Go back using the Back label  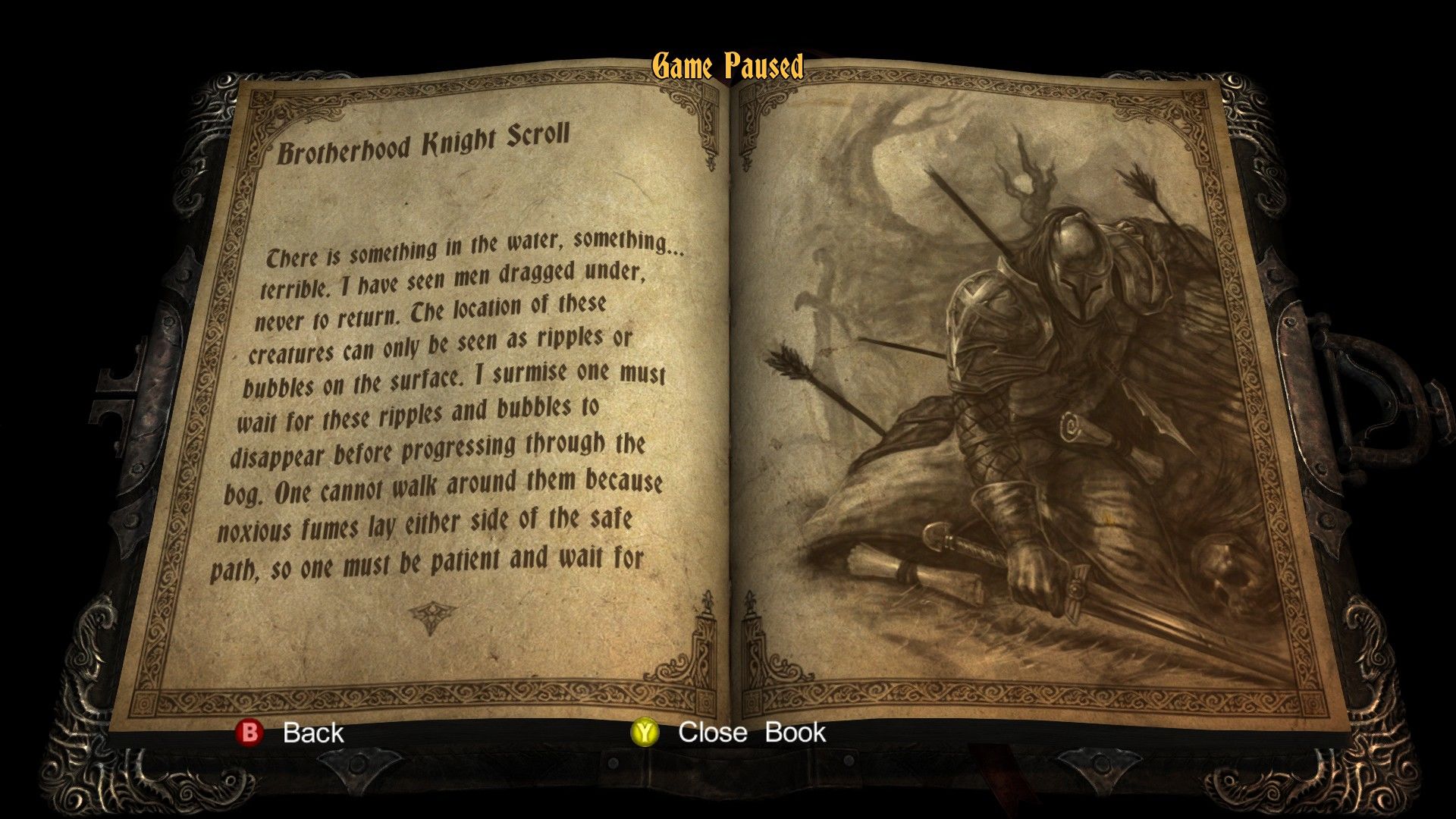click(312, 733)
